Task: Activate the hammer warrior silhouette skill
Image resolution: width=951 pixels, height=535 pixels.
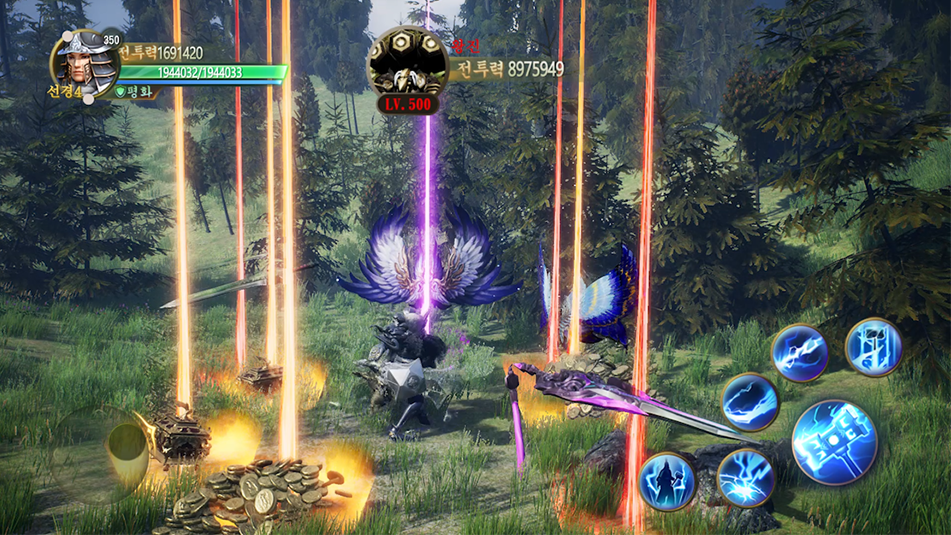Action: click(667, 481)
